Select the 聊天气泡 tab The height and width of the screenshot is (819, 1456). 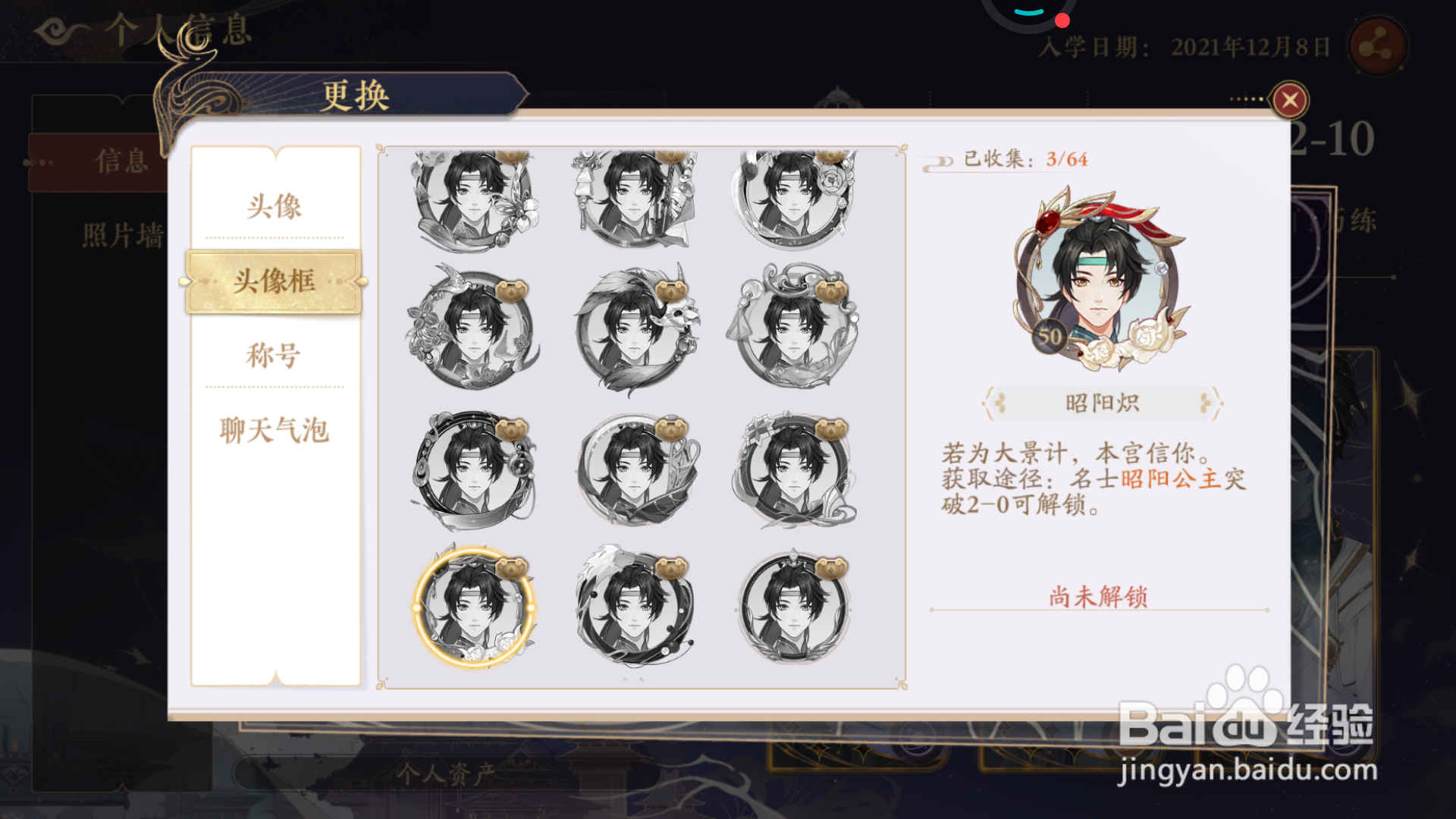[x=273, y=428]
